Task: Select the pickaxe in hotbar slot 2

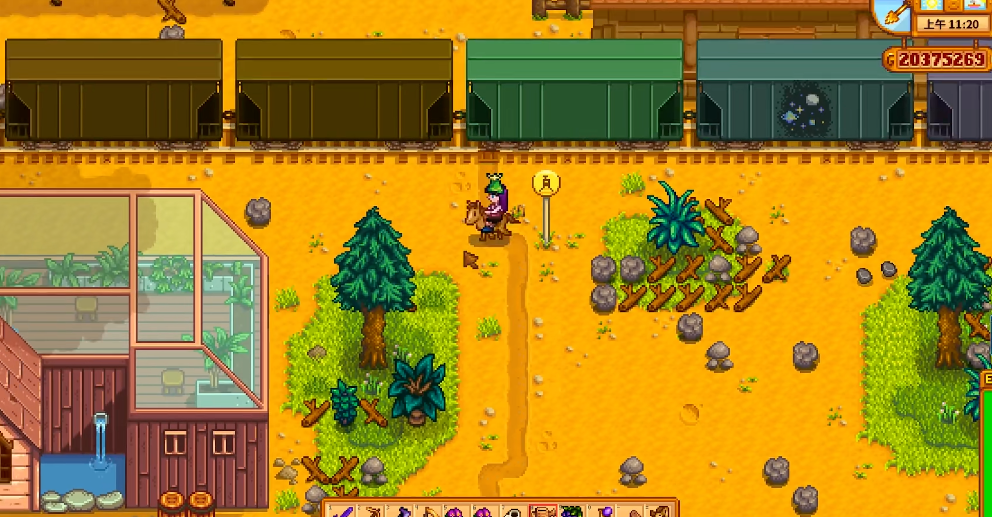Action: click(372, 511)
